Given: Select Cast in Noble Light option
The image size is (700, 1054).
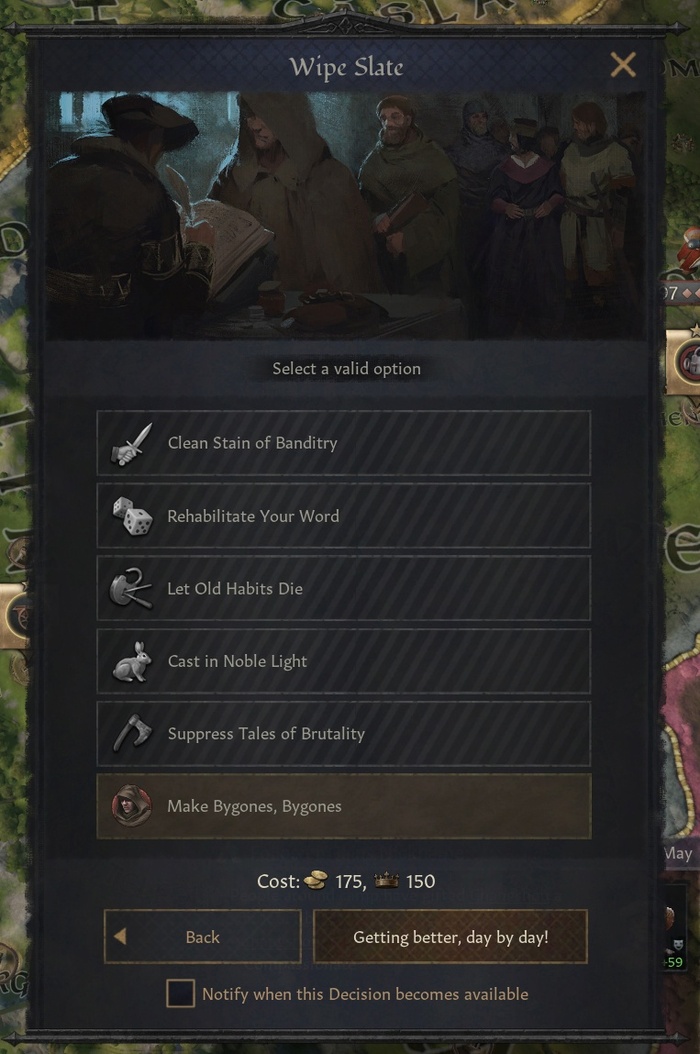Looking at the screenshot, I should pos(344,661).
